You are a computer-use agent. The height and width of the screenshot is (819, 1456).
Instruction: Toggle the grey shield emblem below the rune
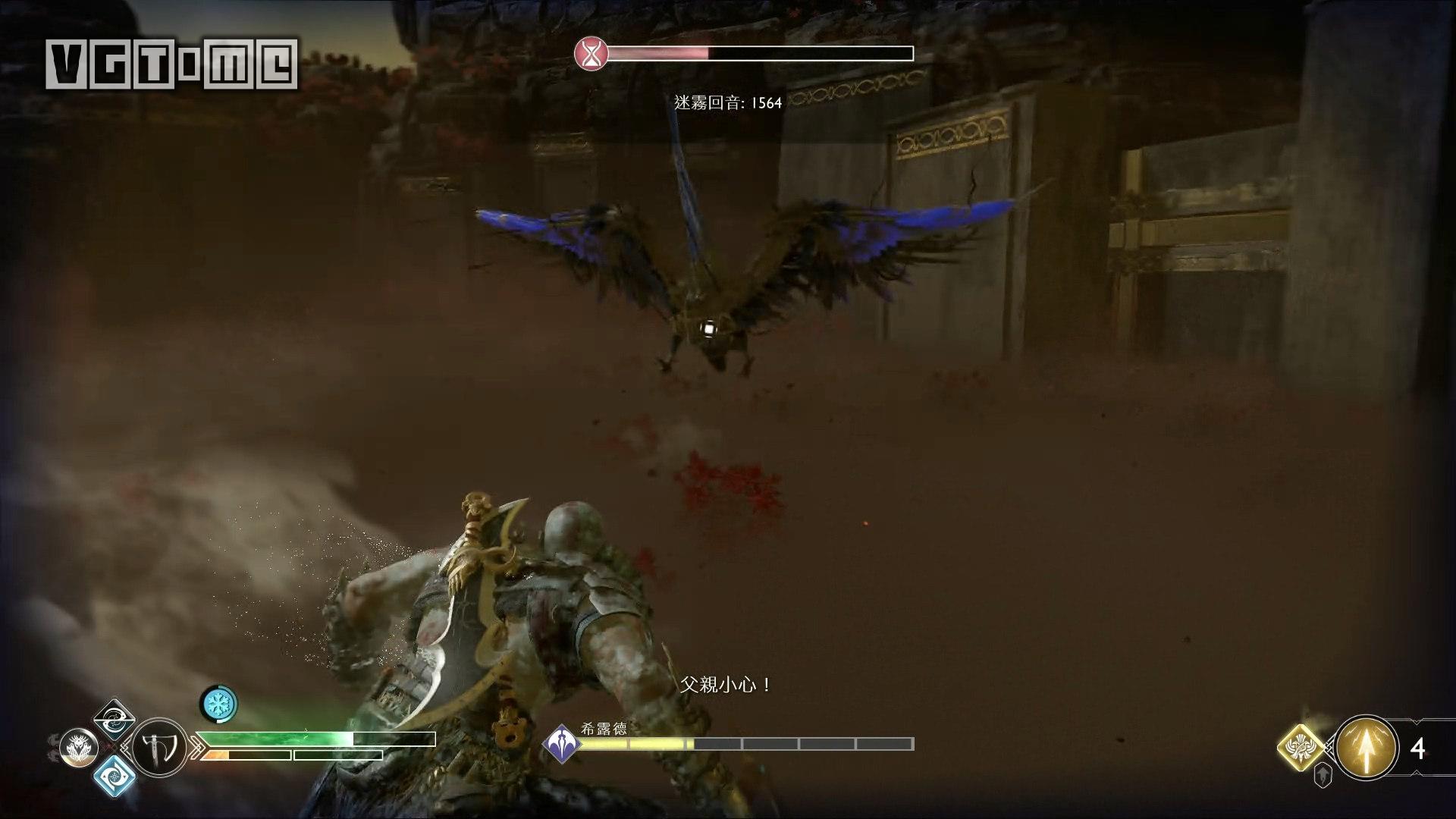[1323, 775]
